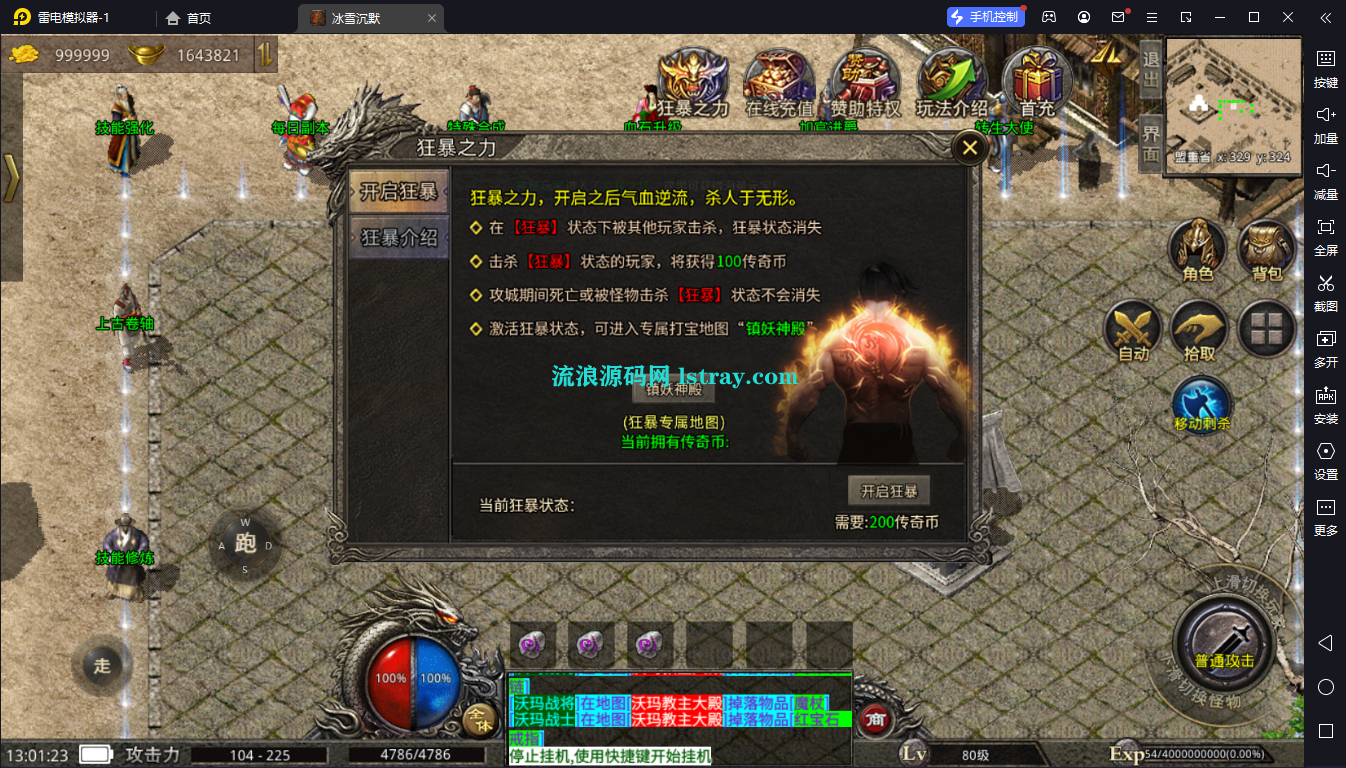Activate the 移动刺杀 skill
The image size is (1346, 768).
tap(1201, 405)
